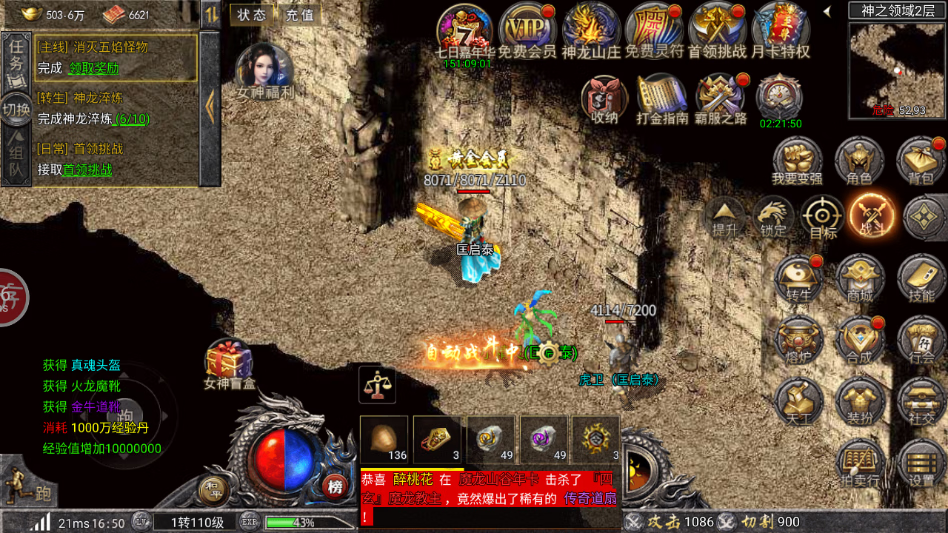Open the 设置 settings button
The height and width of the screenshot is (533, 948).
[x=921, y=461]
